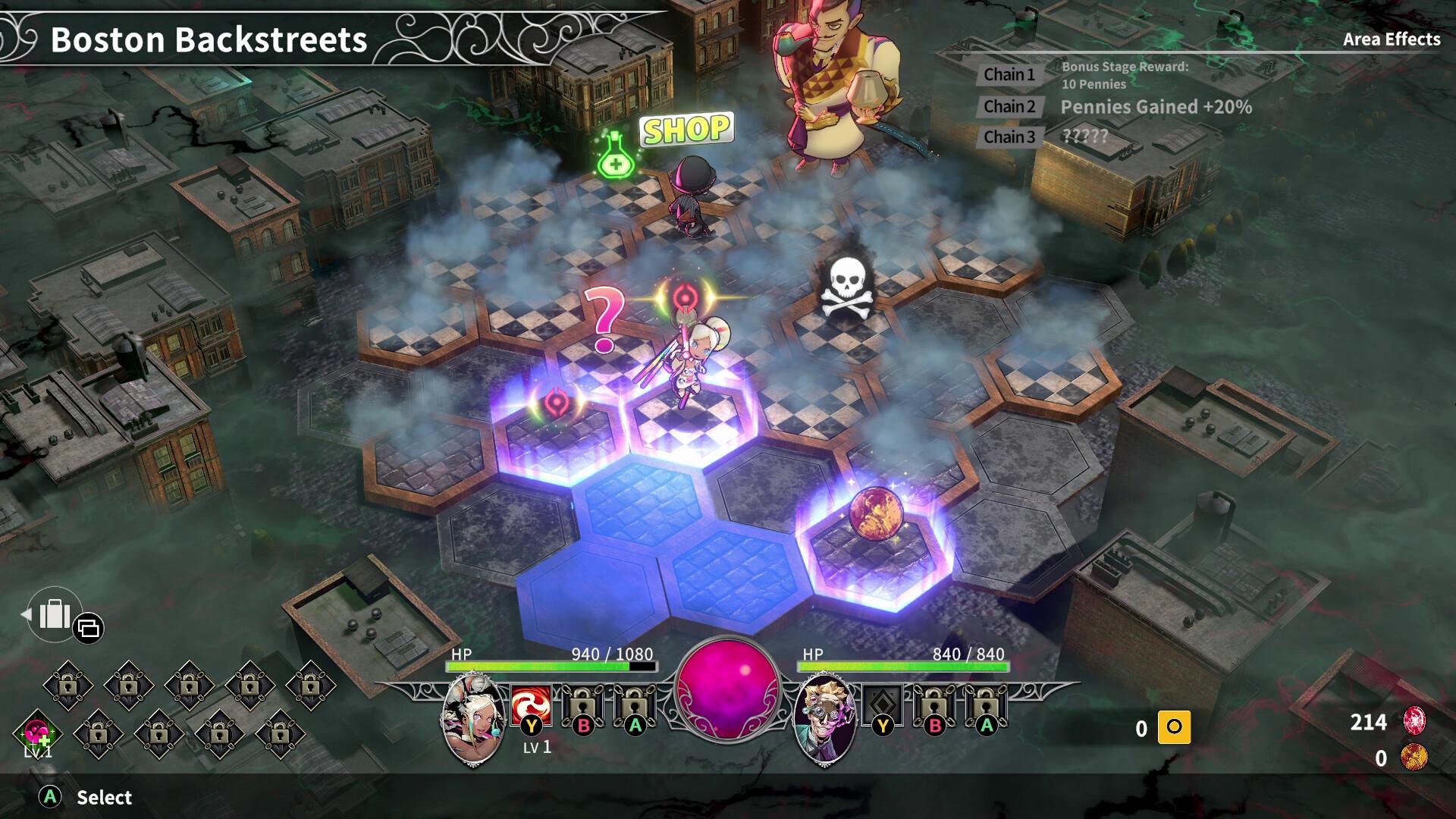This screenshot has height=819, width=1456.
Task: Click the large magenta orb in the HUD
Action: point(727,689)
